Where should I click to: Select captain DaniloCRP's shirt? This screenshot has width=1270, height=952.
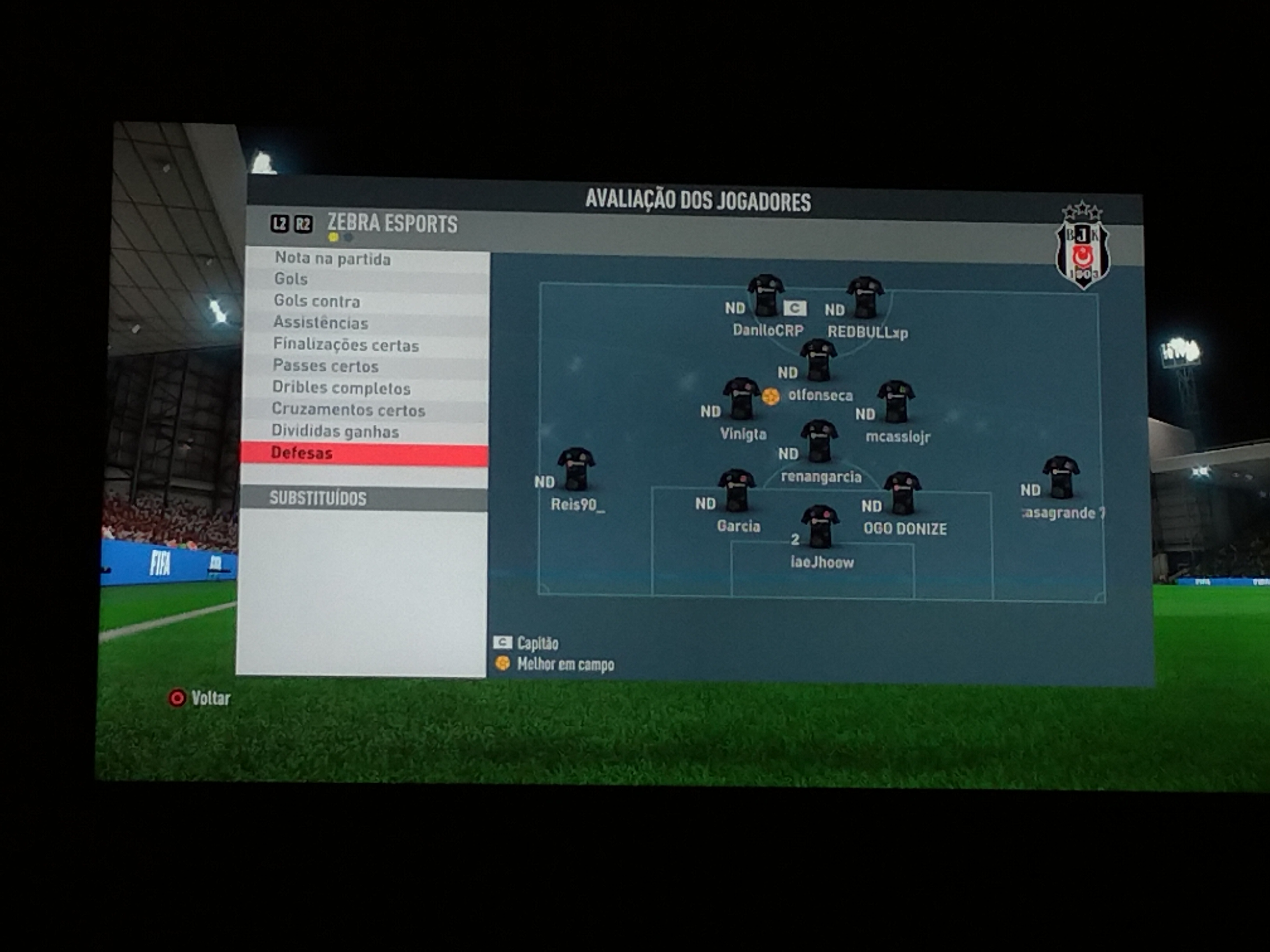pyautogui.click(x=766, y=296)
